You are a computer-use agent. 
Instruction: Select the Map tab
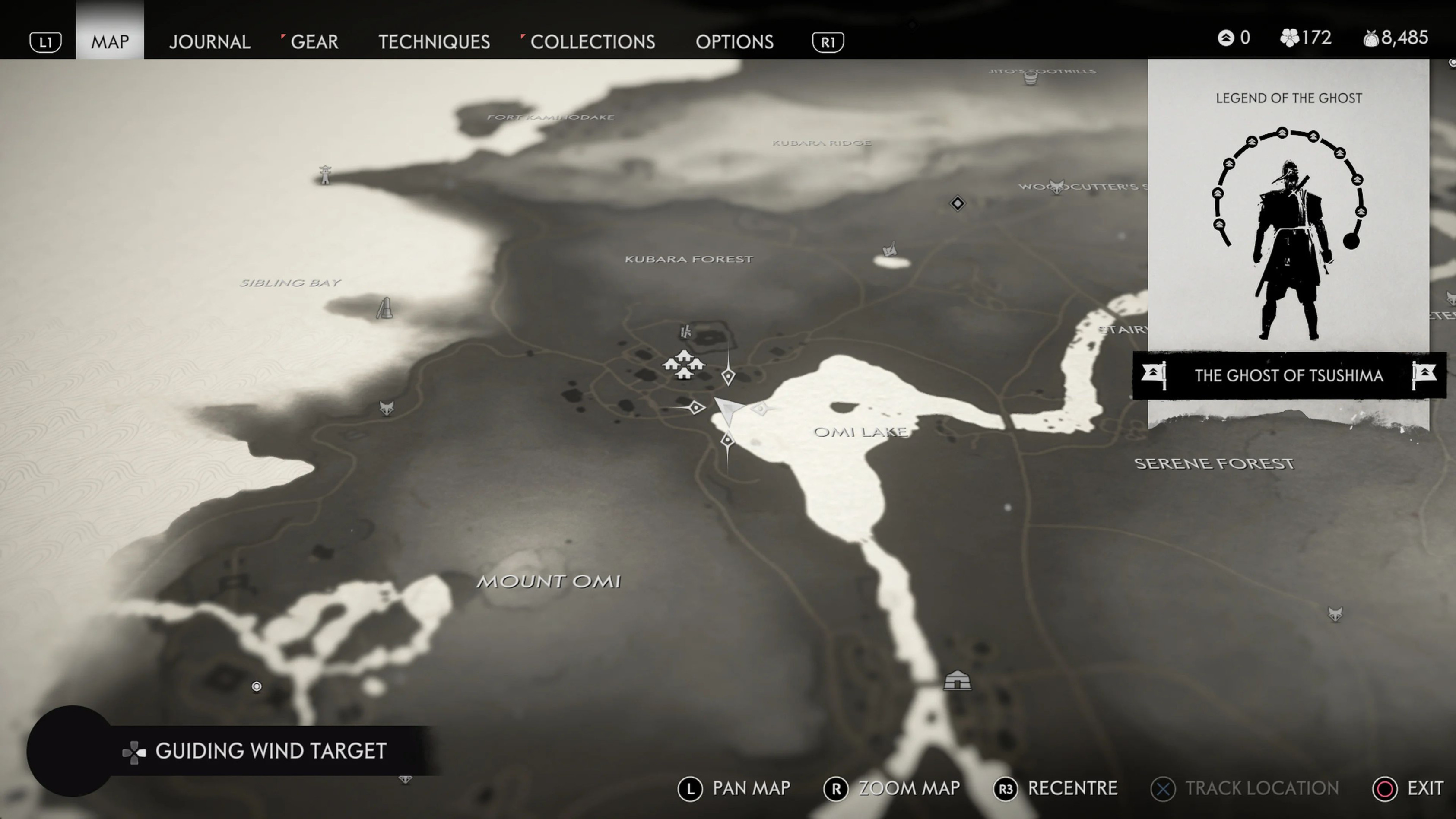point(110,42)
